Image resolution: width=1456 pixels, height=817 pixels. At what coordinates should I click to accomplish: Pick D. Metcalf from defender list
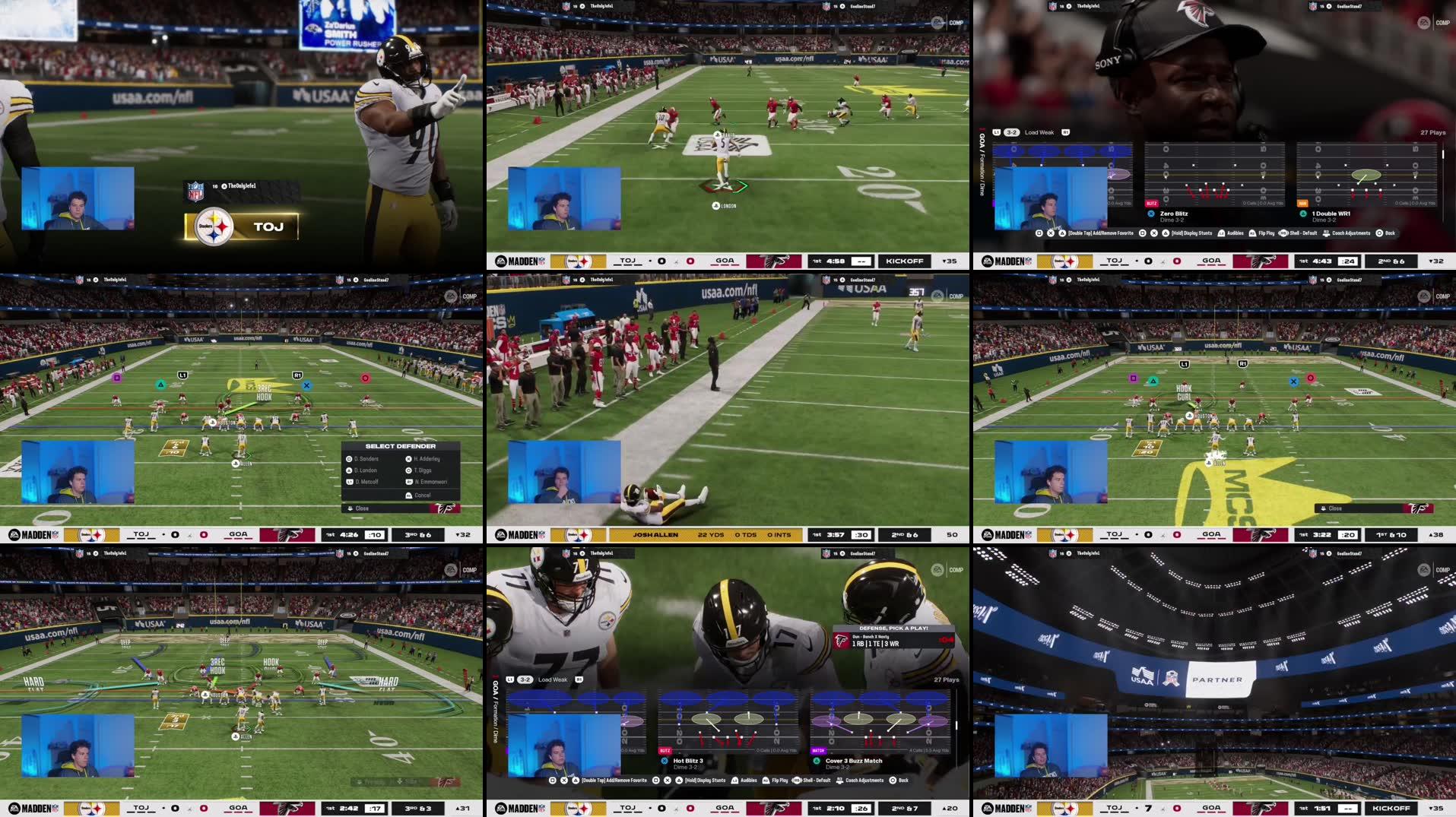pyautogui.click(x=366, y=482)
